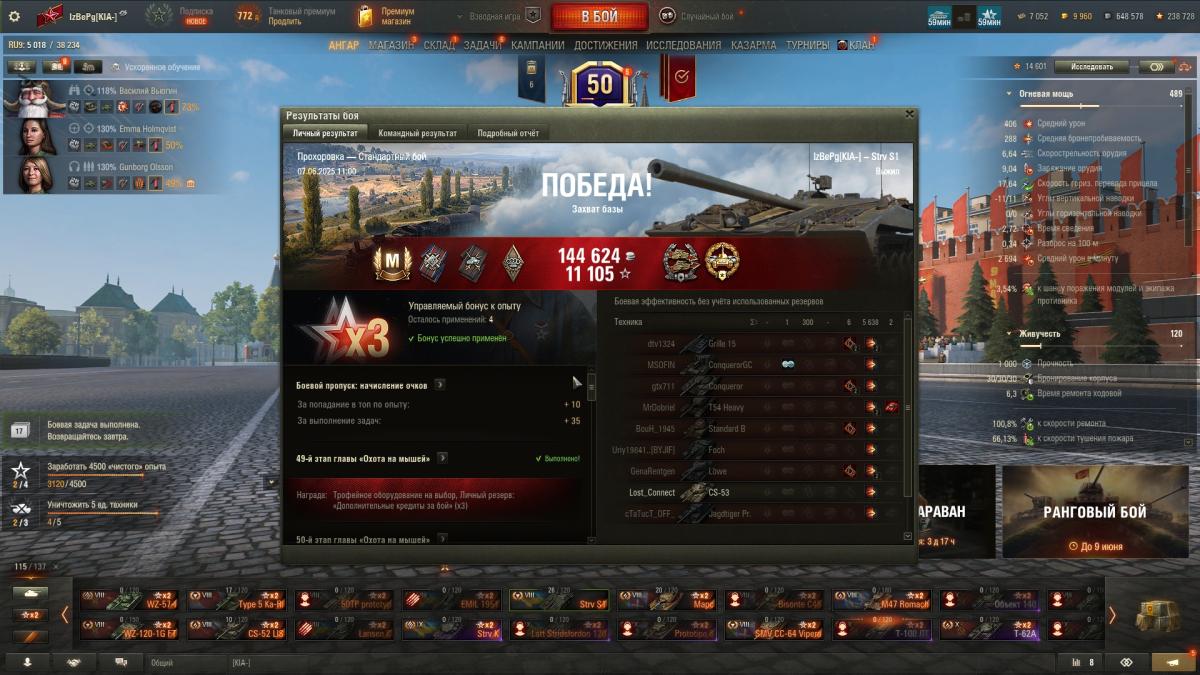Click the Исследовать research button
1200x675 pixels.
1090,67
